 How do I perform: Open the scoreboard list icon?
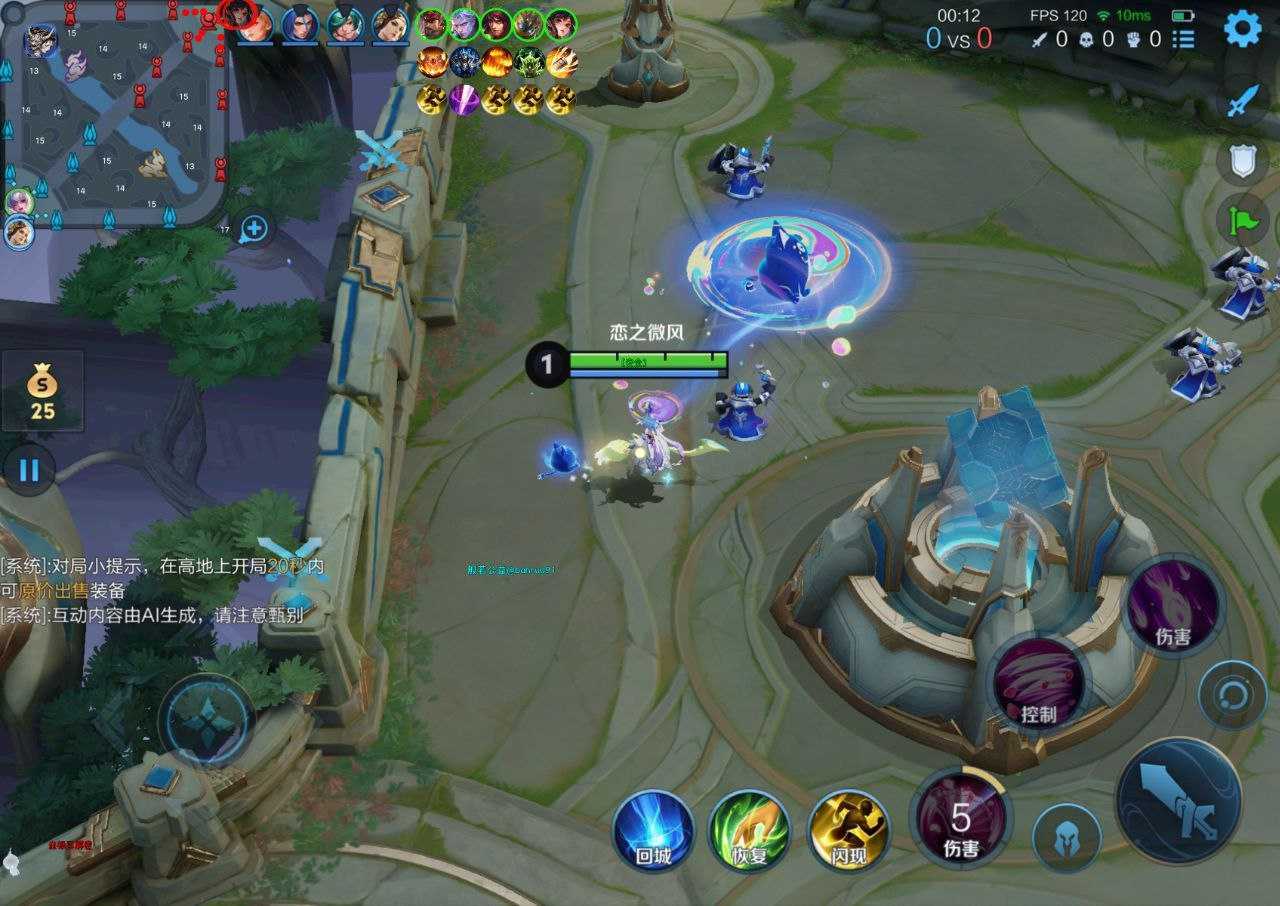(x=1184, y=40)
